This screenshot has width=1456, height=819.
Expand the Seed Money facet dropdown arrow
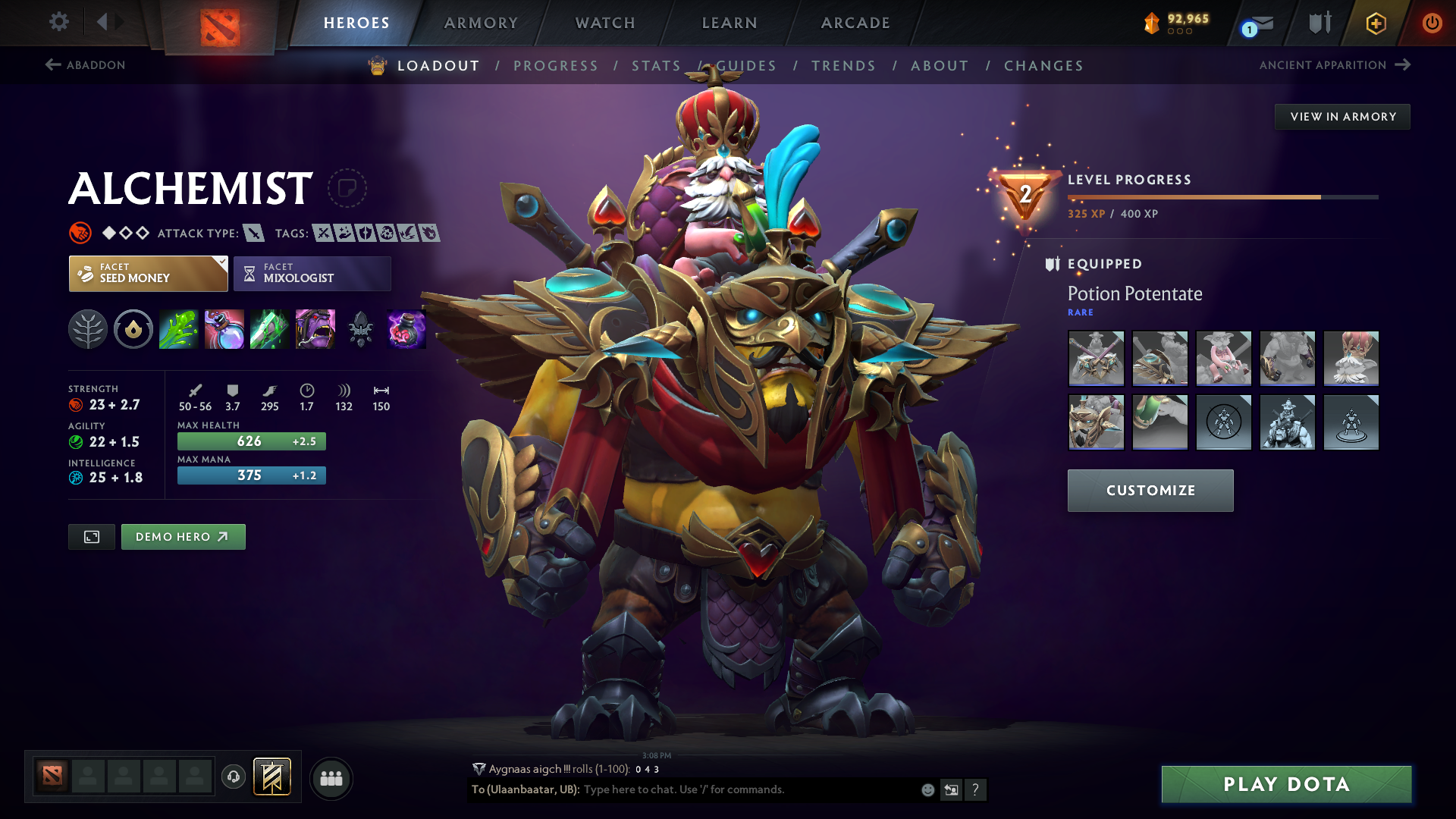coord(221,264)
